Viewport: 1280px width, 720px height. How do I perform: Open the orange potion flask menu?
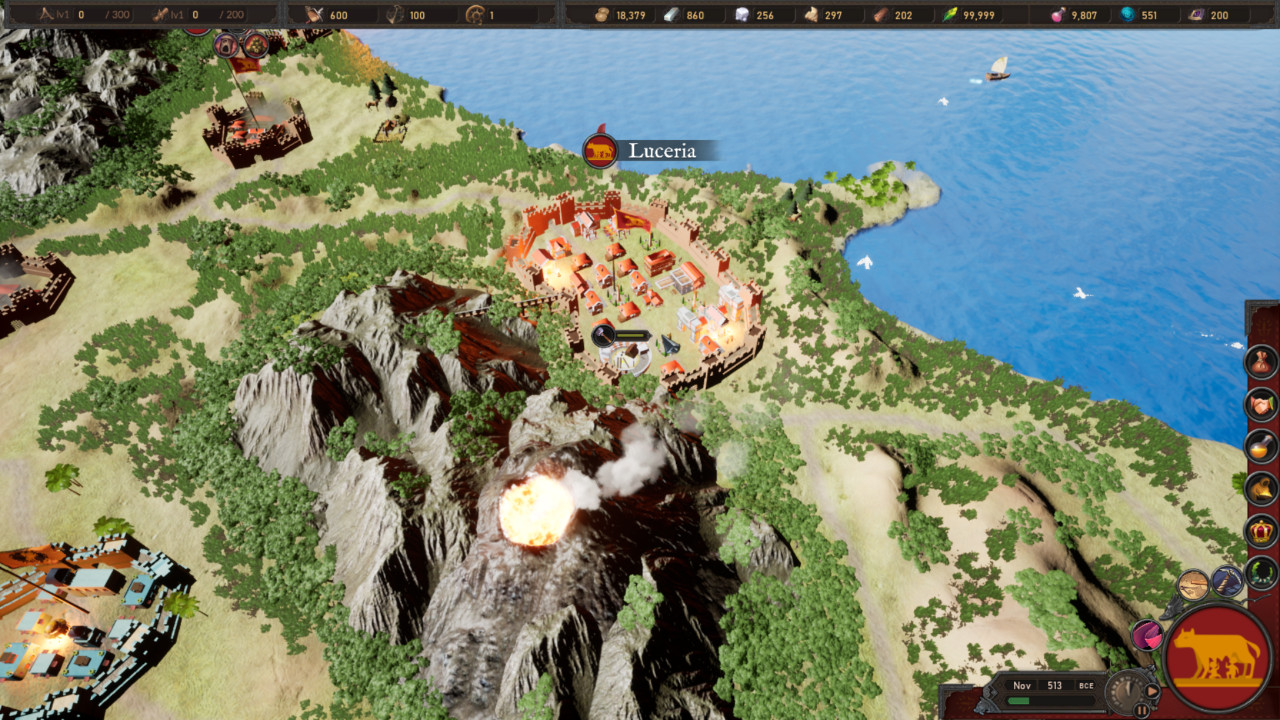click(1261, 446)
